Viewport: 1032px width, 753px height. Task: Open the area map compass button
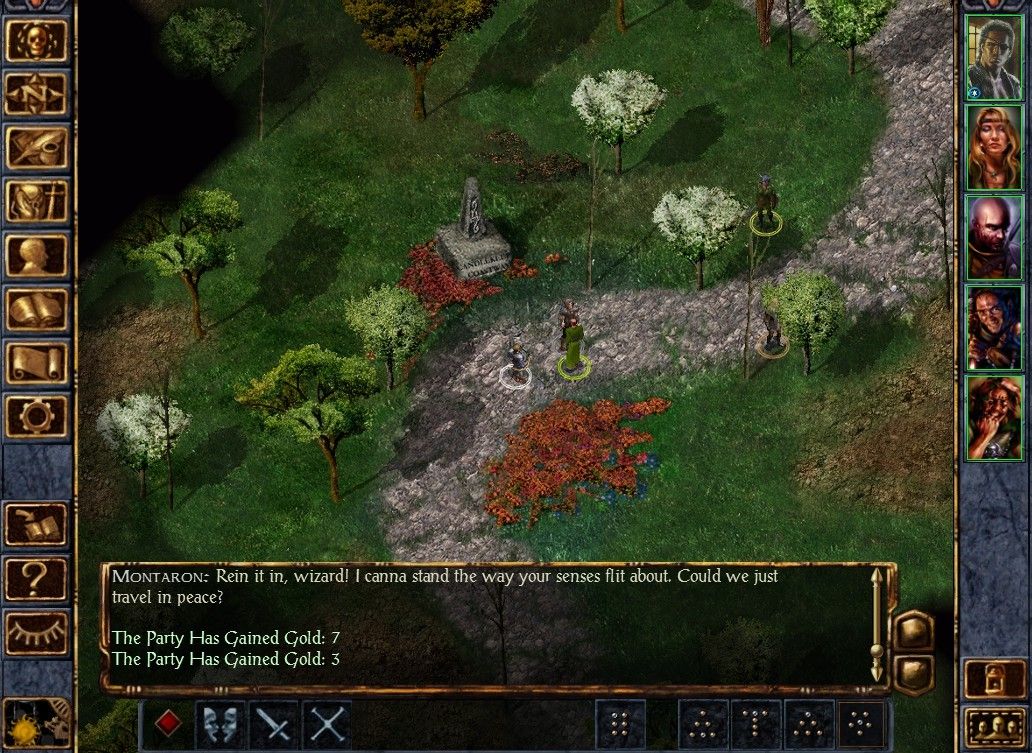coord(37,93)
